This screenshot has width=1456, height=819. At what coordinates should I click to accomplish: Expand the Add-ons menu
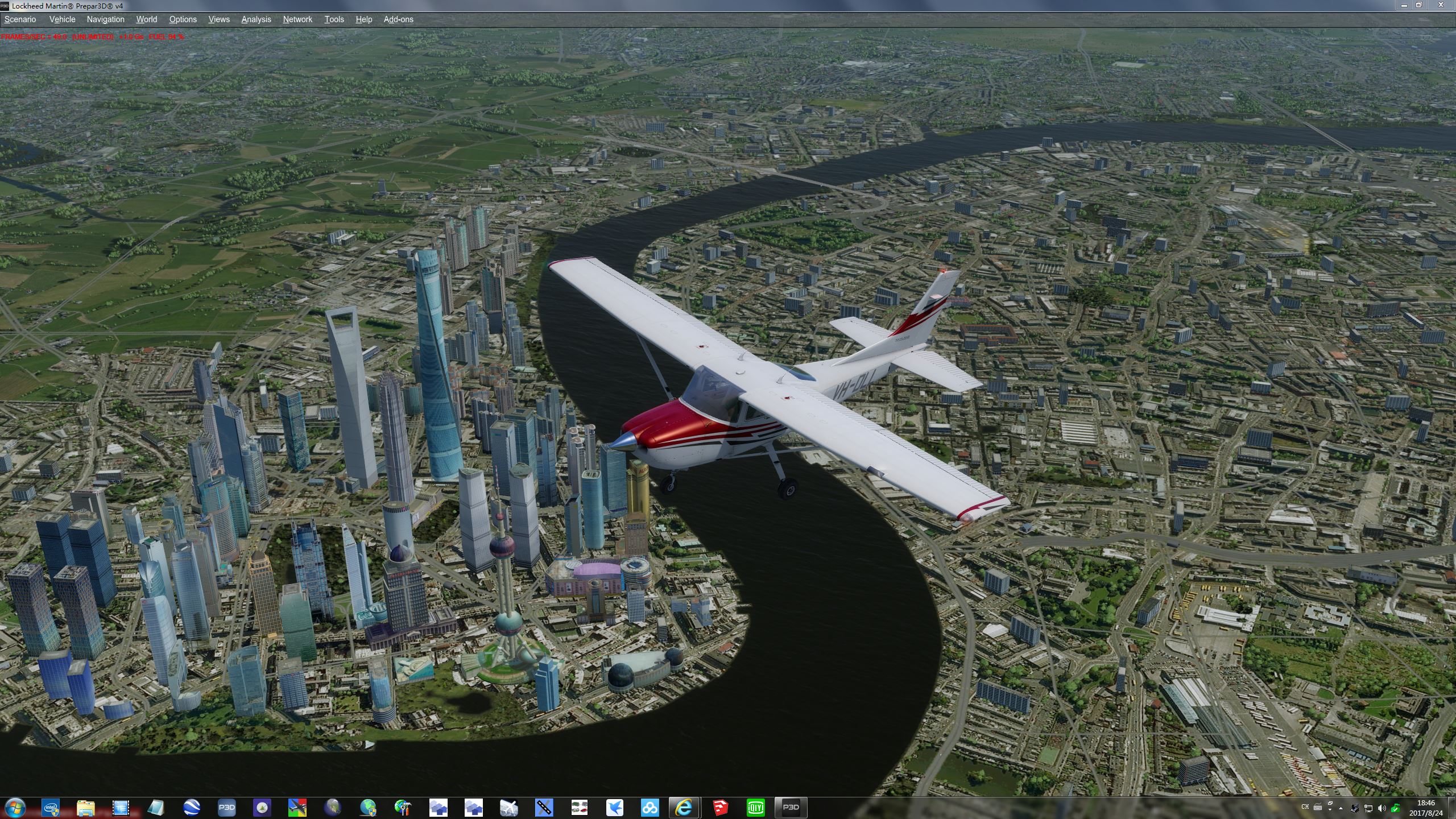pyautogui.click(x=398, y=19)
